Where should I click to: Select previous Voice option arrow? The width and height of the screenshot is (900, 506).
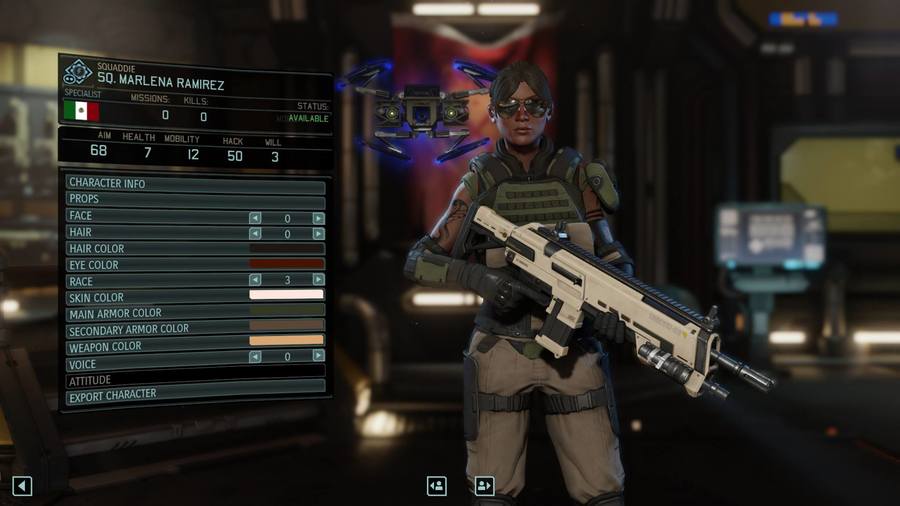click(255, 356)
